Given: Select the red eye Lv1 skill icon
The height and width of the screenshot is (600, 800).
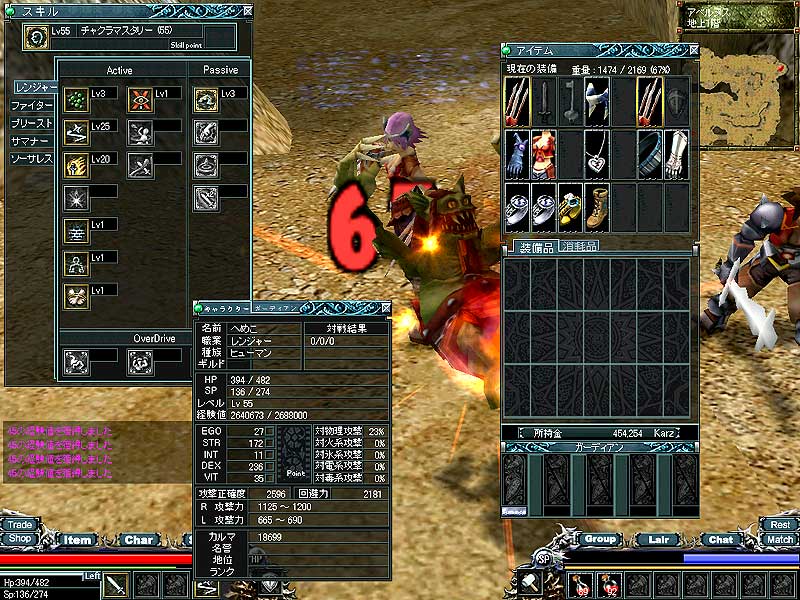Looking at the screenshot, I should (141, 99).
